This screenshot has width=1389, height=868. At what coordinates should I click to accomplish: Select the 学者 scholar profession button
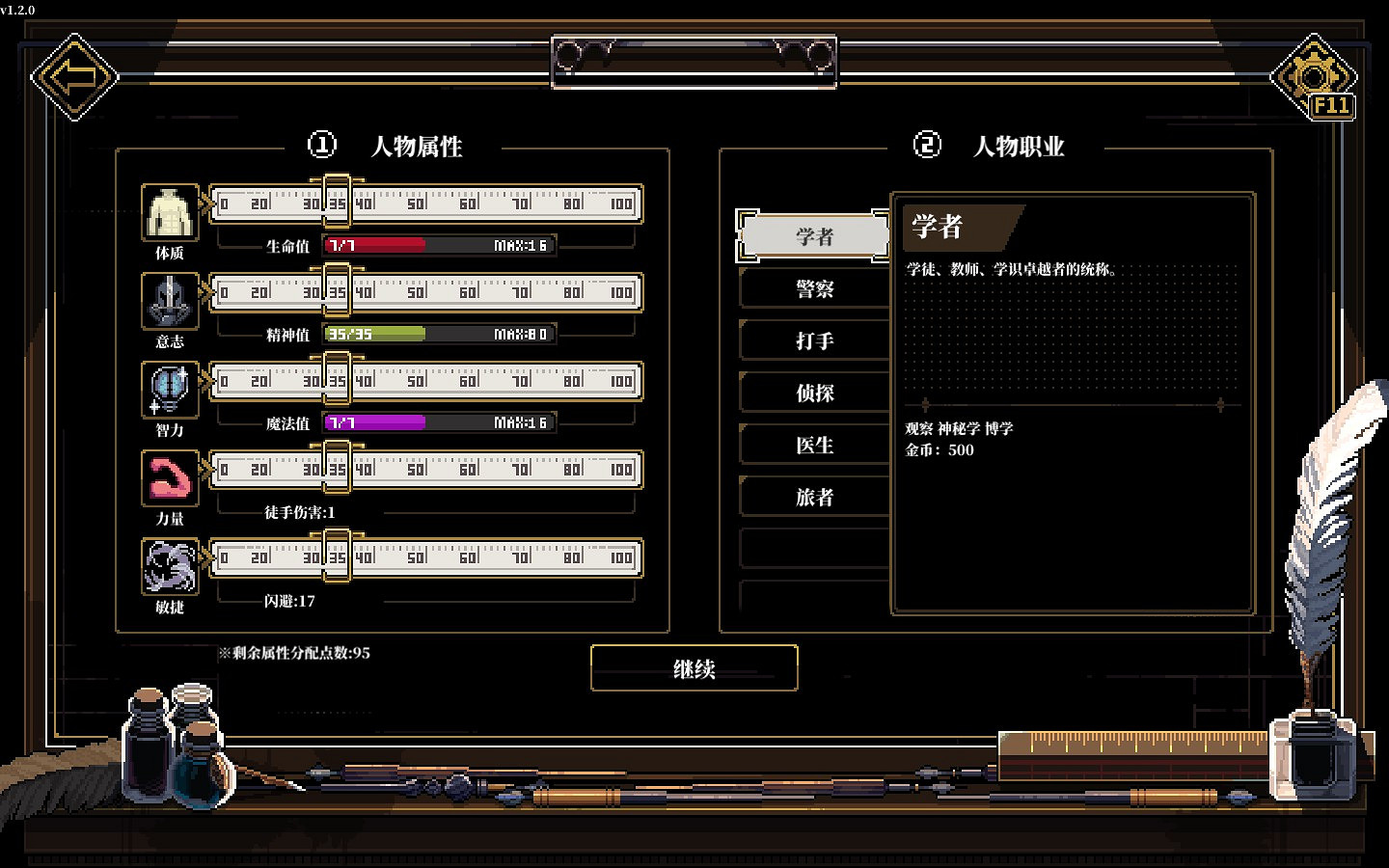[815, 235]
